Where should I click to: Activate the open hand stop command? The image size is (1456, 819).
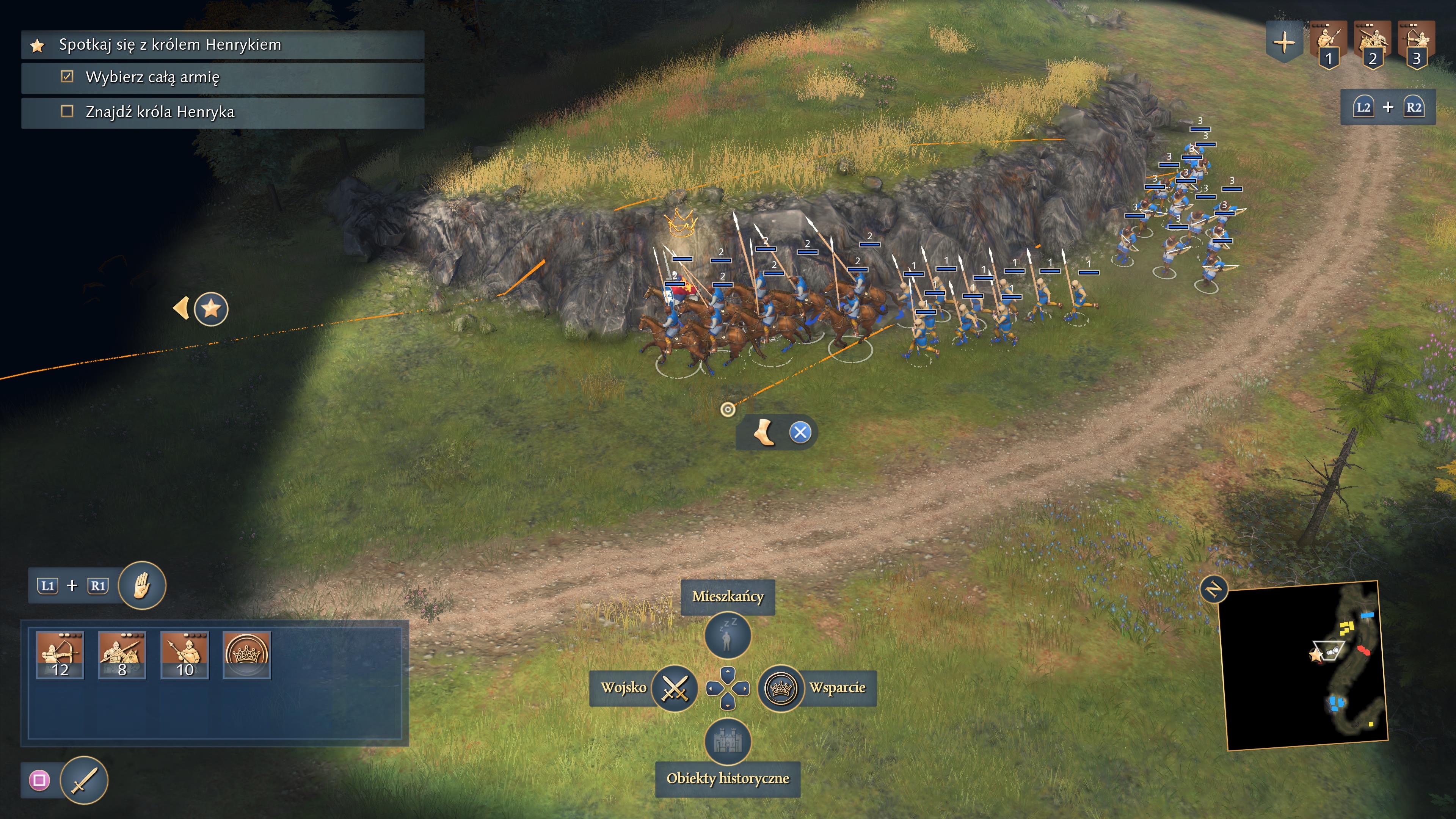point(142,585)
